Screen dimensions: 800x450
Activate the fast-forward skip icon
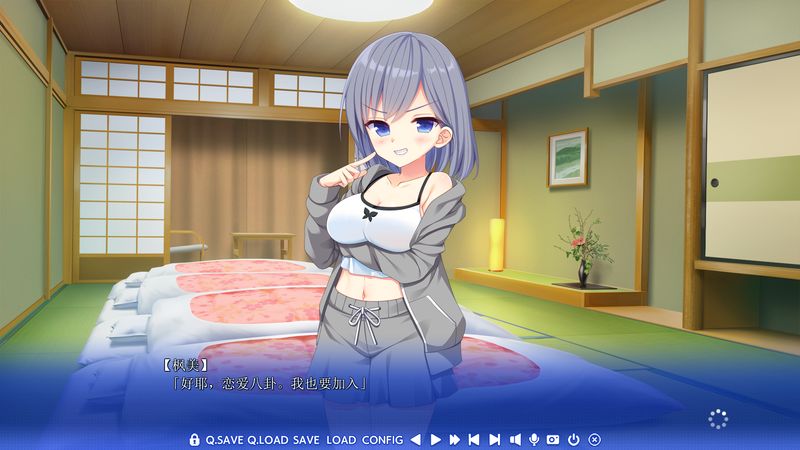[x=455, y=439]
